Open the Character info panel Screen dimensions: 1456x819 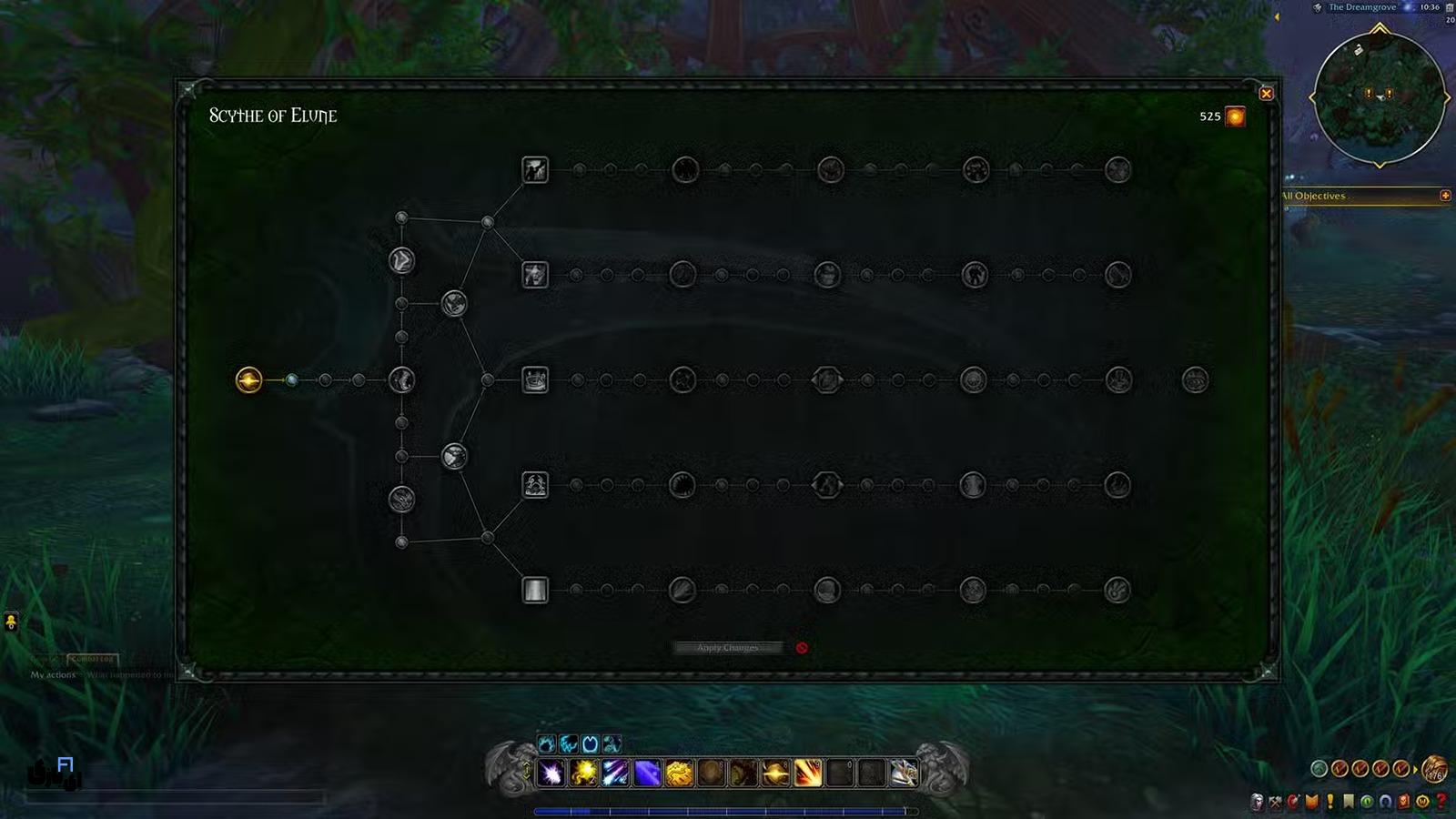(1259, 799)
